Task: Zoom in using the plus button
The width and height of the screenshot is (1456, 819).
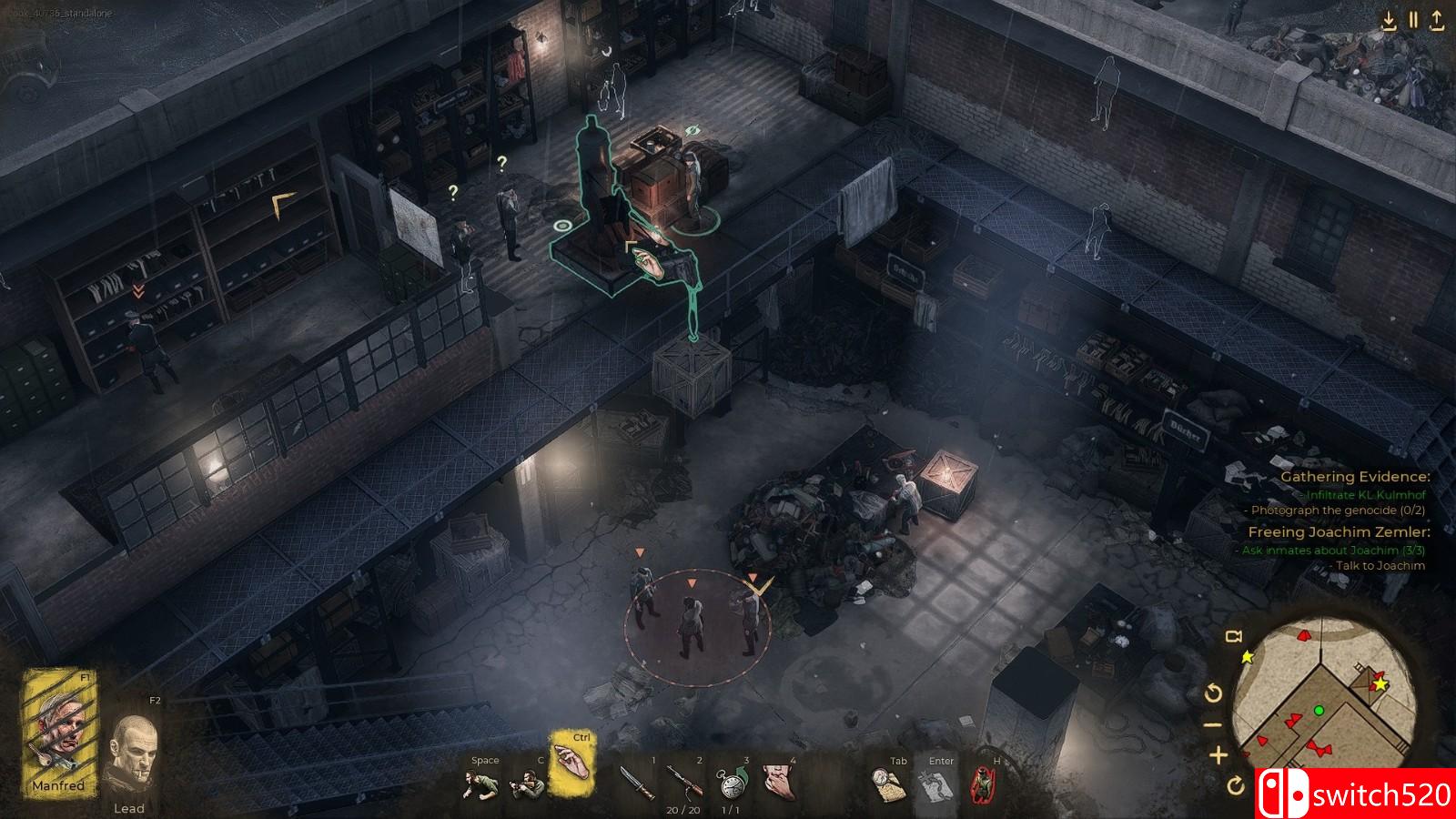Action: click(x=1218, y=754)
